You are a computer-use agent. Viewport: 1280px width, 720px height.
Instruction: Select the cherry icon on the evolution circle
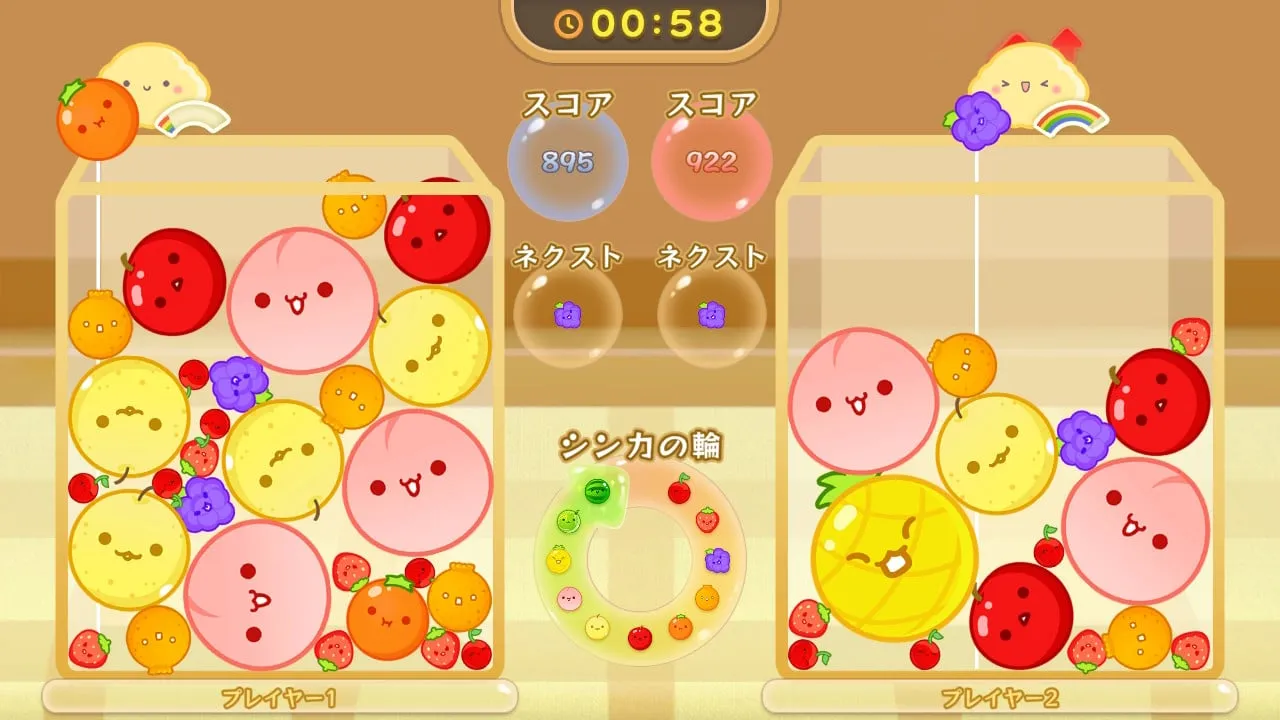[x=678, y=490]
